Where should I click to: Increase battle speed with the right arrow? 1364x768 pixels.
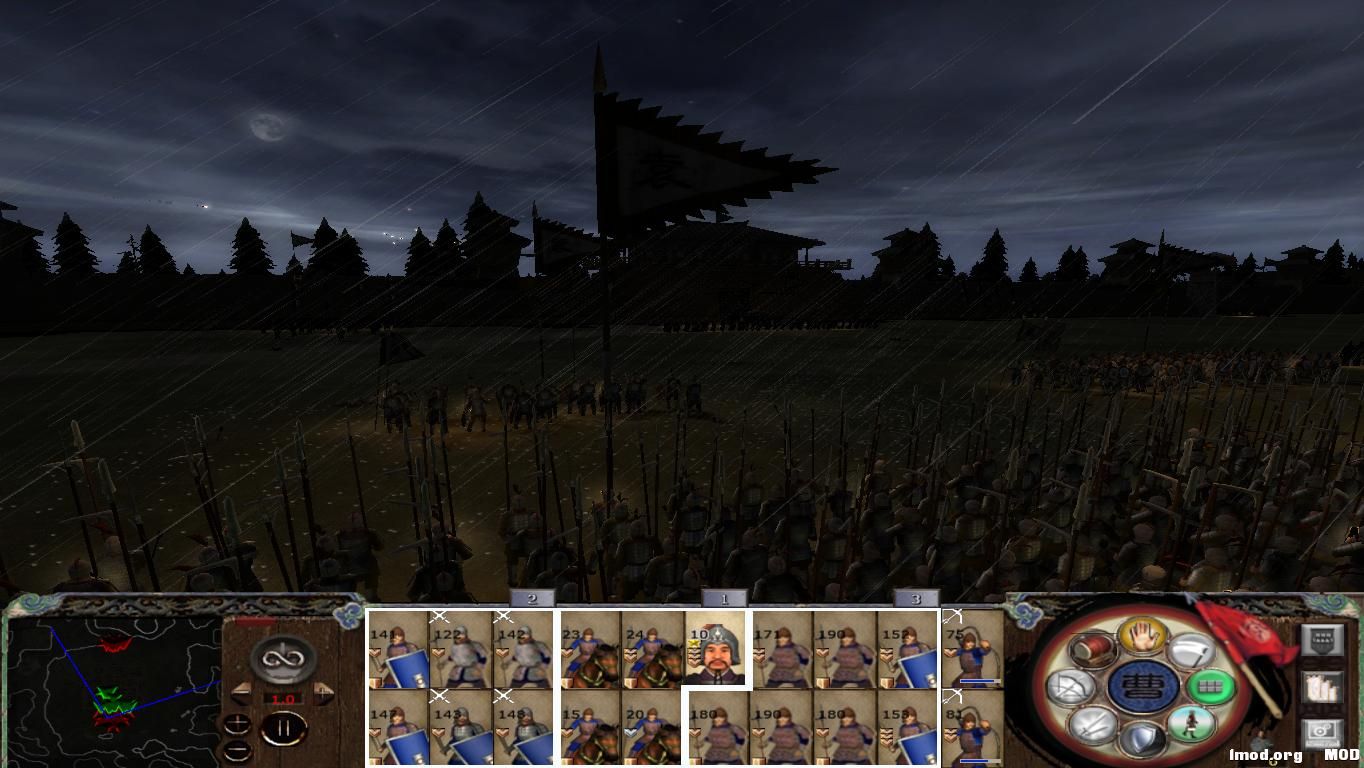coord(323,692)
